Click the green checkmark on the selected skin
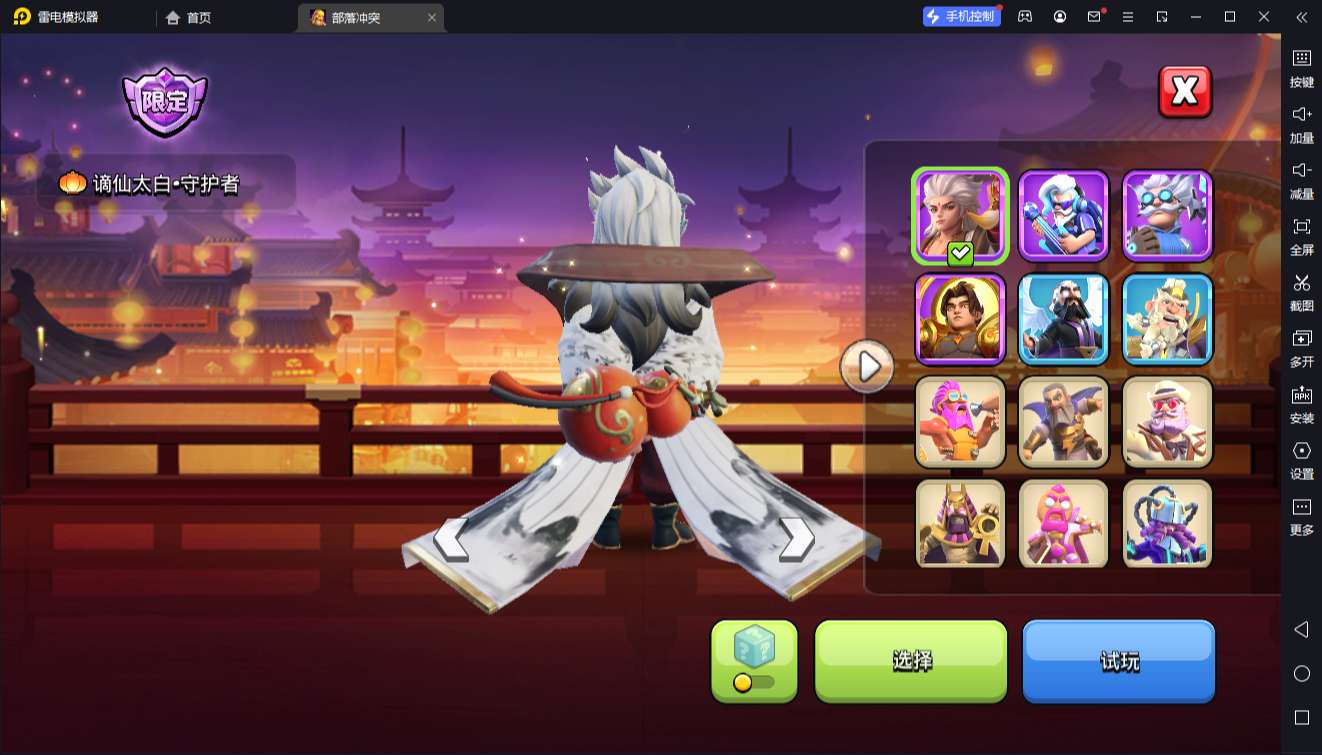1322x755 pixels. 958,253
